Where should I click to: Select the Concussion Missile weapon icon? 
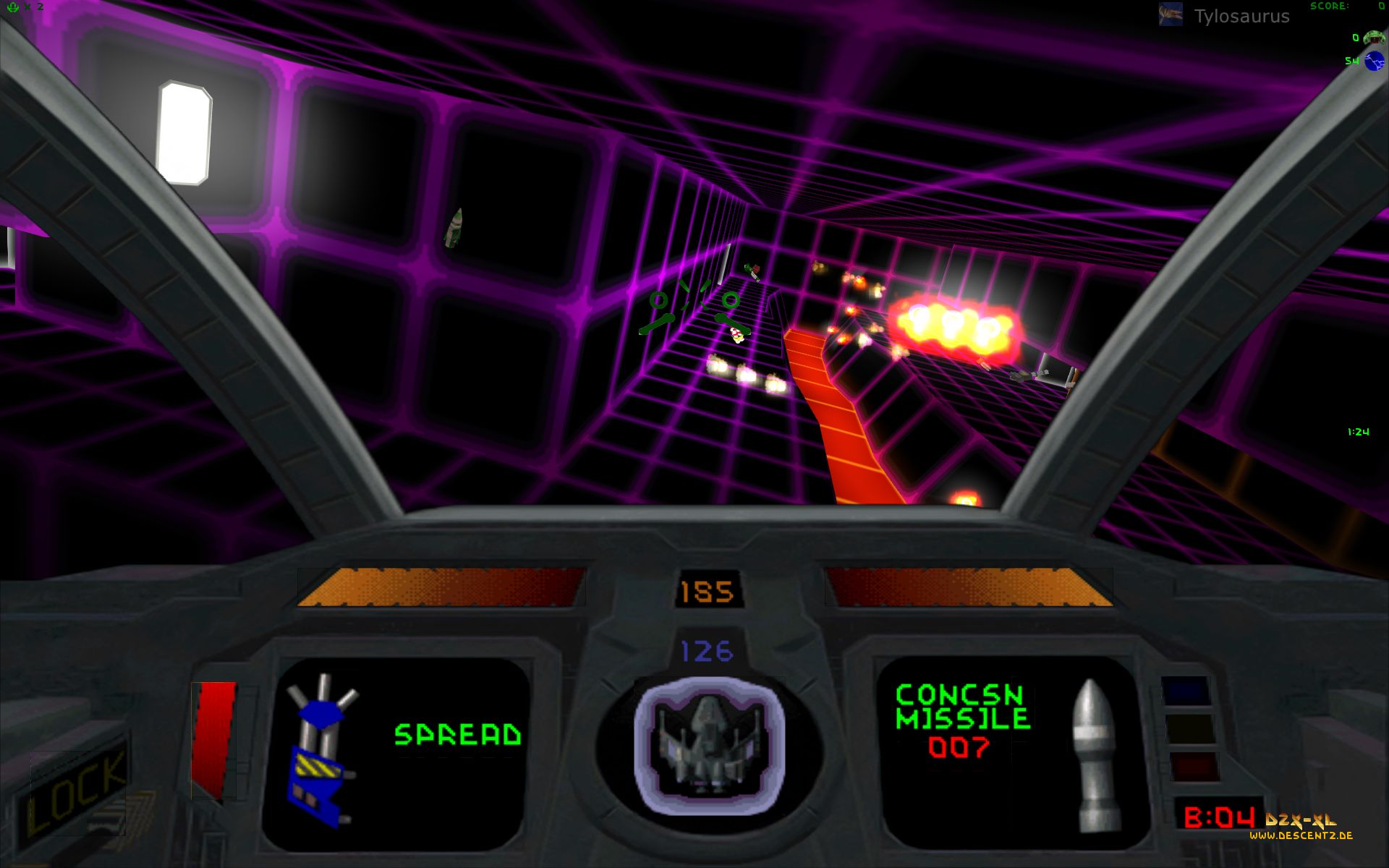(x=1096, y=754)
